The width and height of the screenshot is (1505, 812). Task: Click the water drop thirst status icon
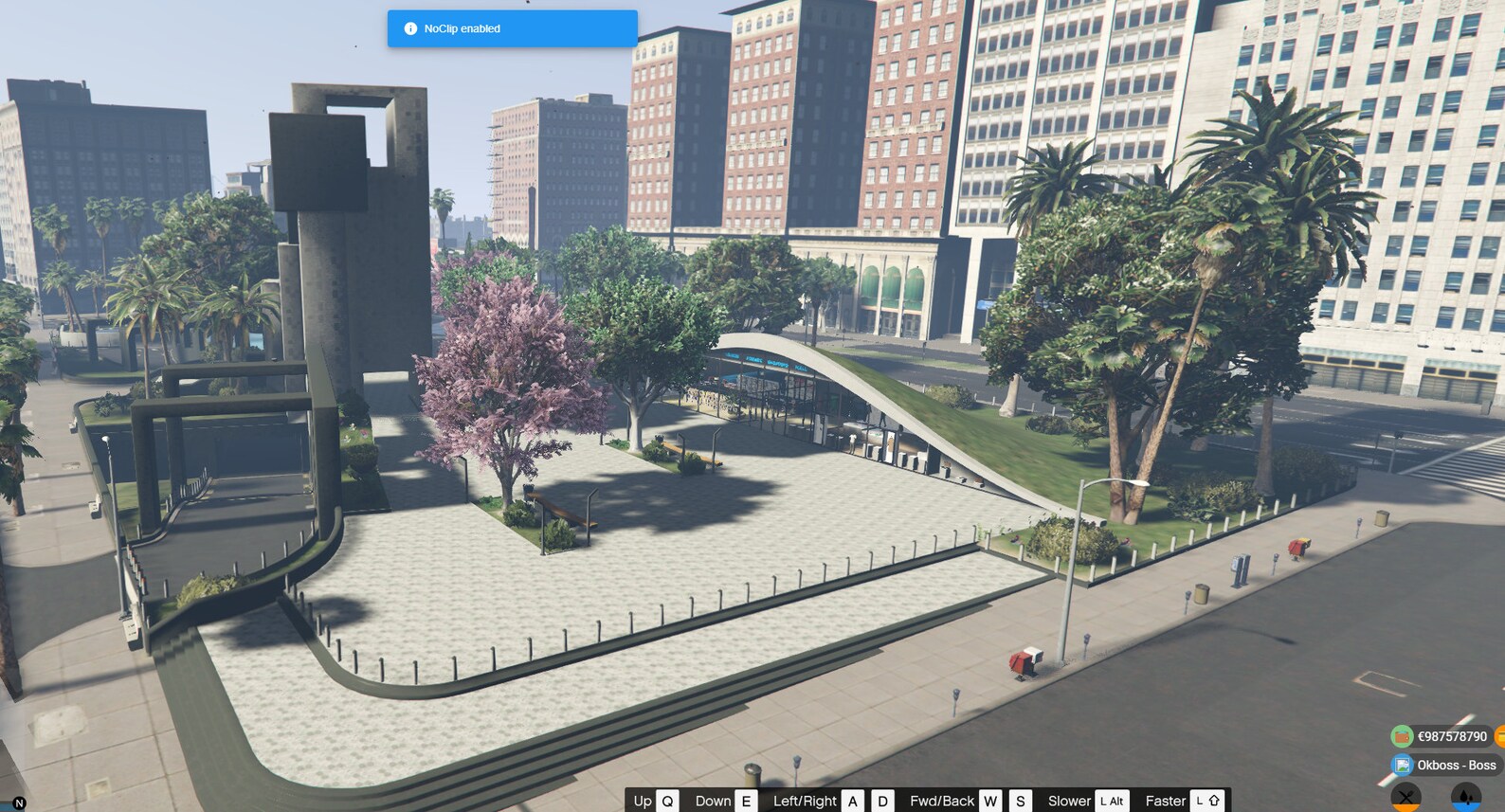pos(1468,796)
